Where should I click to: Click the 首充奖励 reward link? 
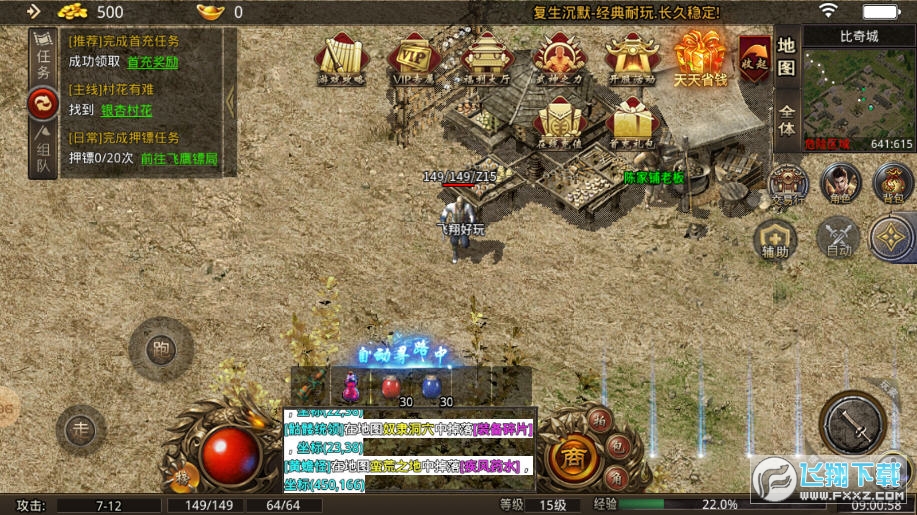pos(153,61)
